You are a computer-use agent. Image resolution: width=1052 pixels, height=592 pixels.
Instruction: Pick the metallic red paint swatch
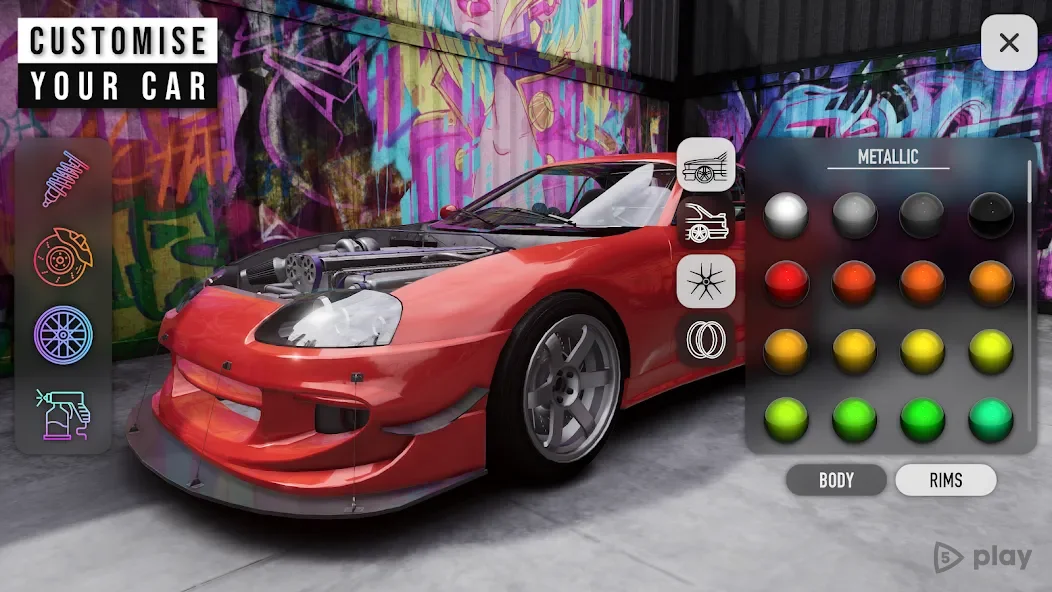pos(786,283)
